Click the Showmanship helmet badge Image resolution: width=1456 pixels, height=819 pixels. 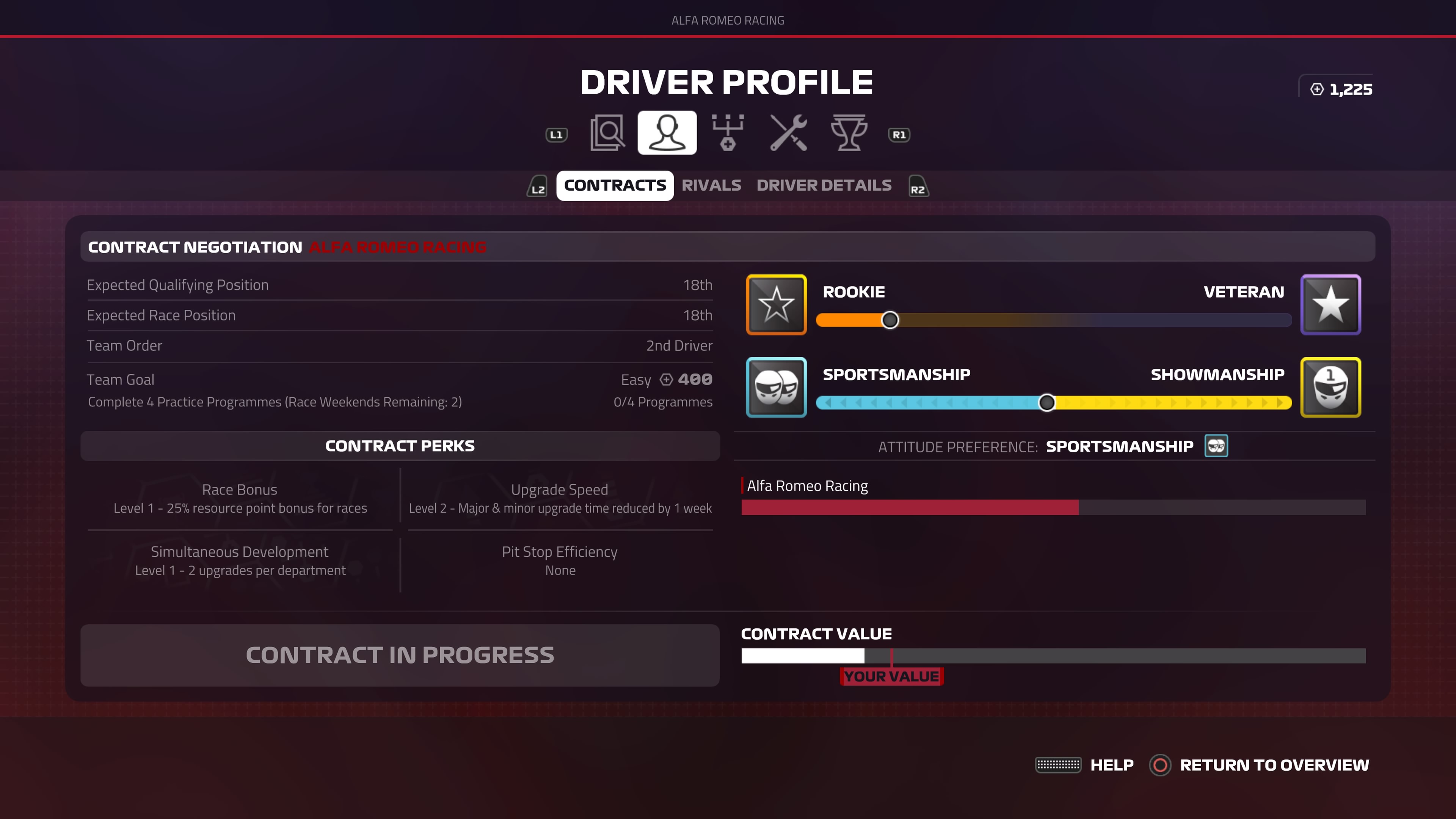coord(1330,387)
